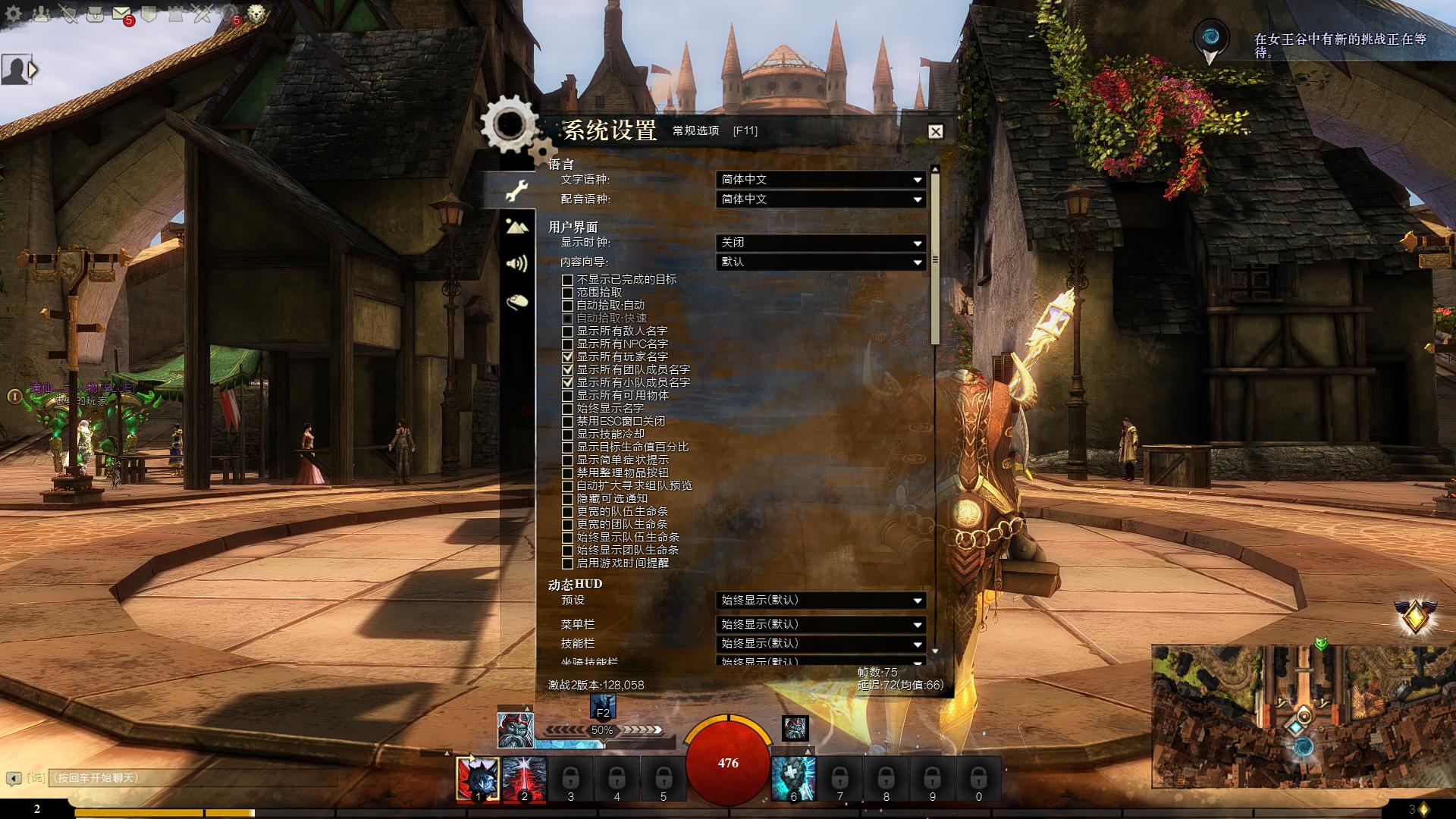This screenshot has height=819, width=1456.
Task: Toggle the 范围拾取 checkbox
Action: [567, 293]
